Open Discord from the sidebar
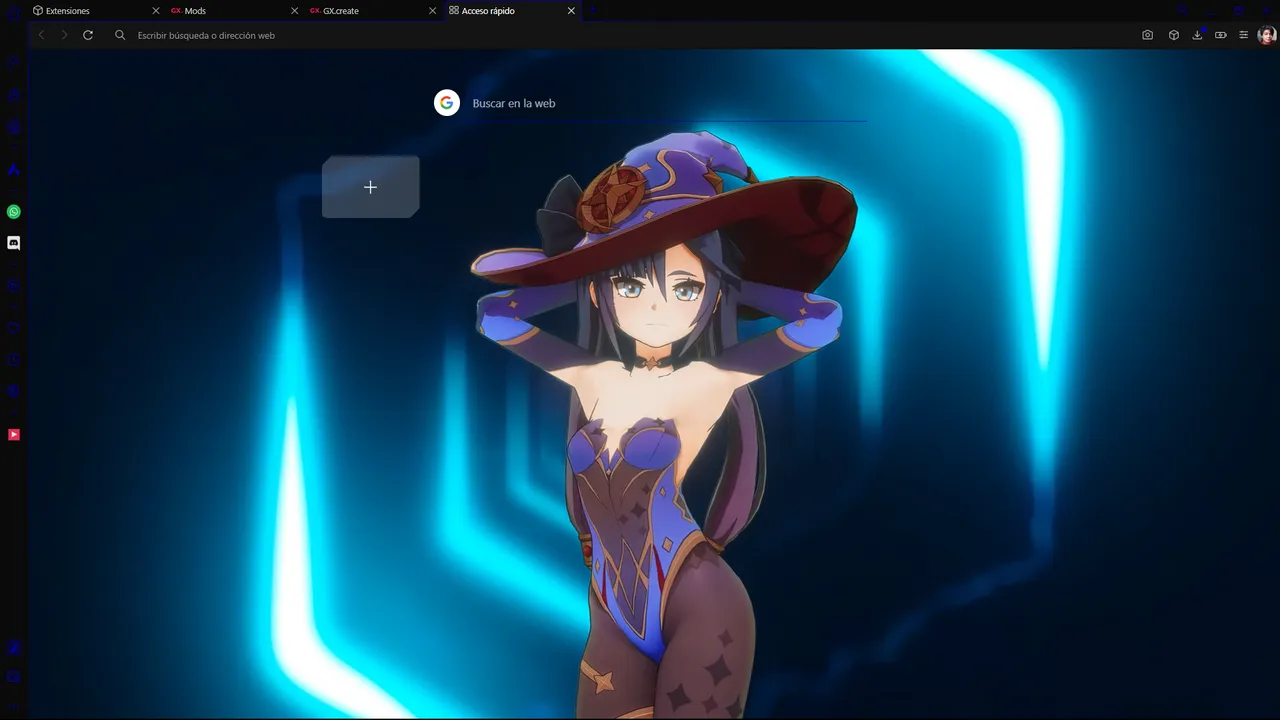The width and height of the screenshot is (1280, 720). (x=13, y=242)
